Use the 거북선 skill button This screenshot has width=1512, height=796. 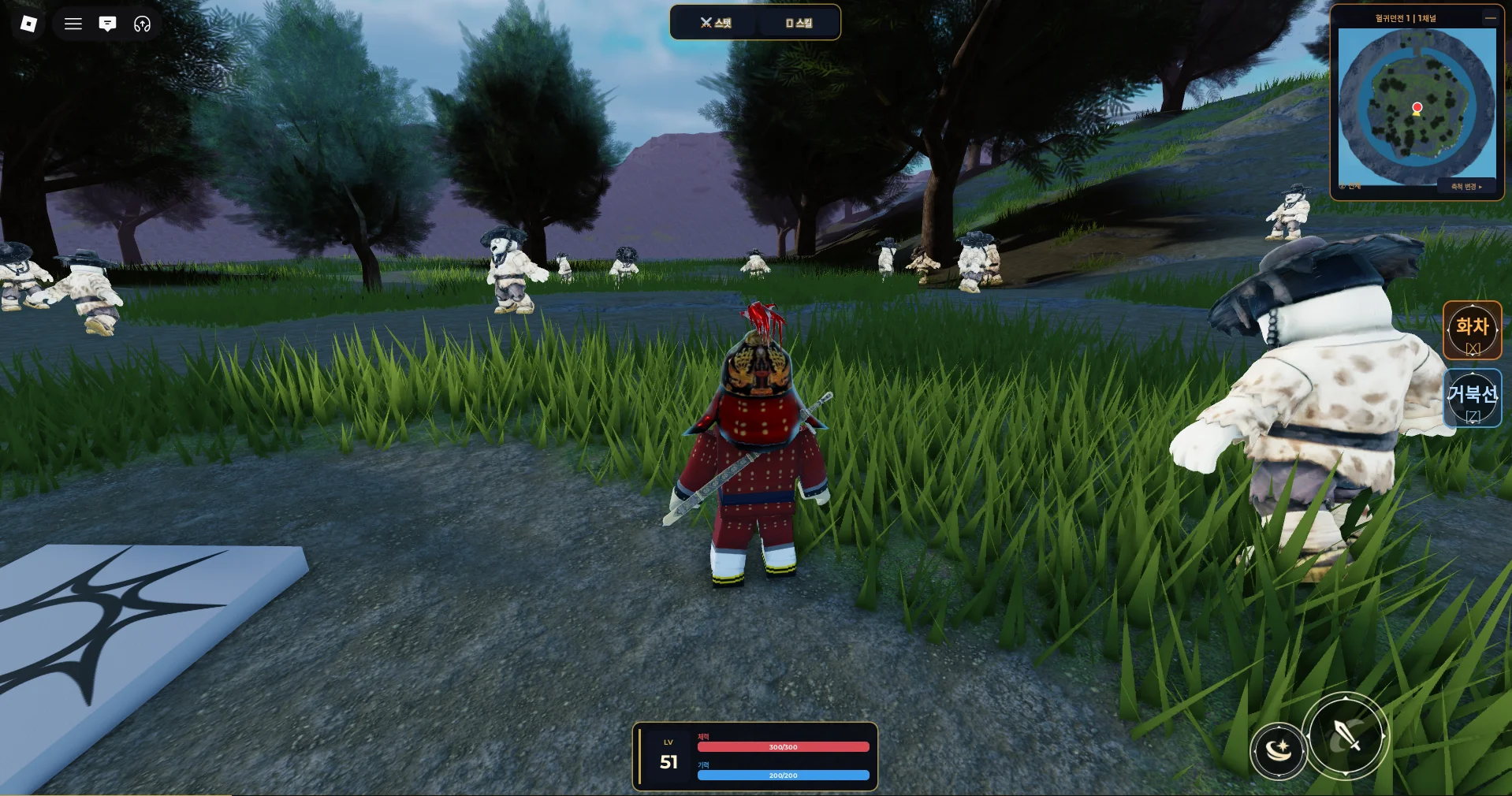point(1472,399)
